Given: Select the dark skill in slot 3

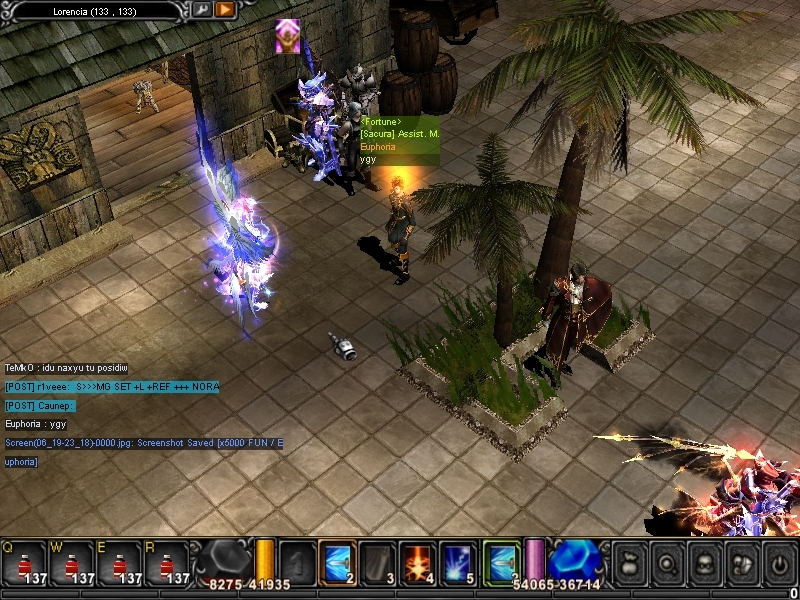Looking at the screenshot, I should pyautogui.click(x=377, y=562).
